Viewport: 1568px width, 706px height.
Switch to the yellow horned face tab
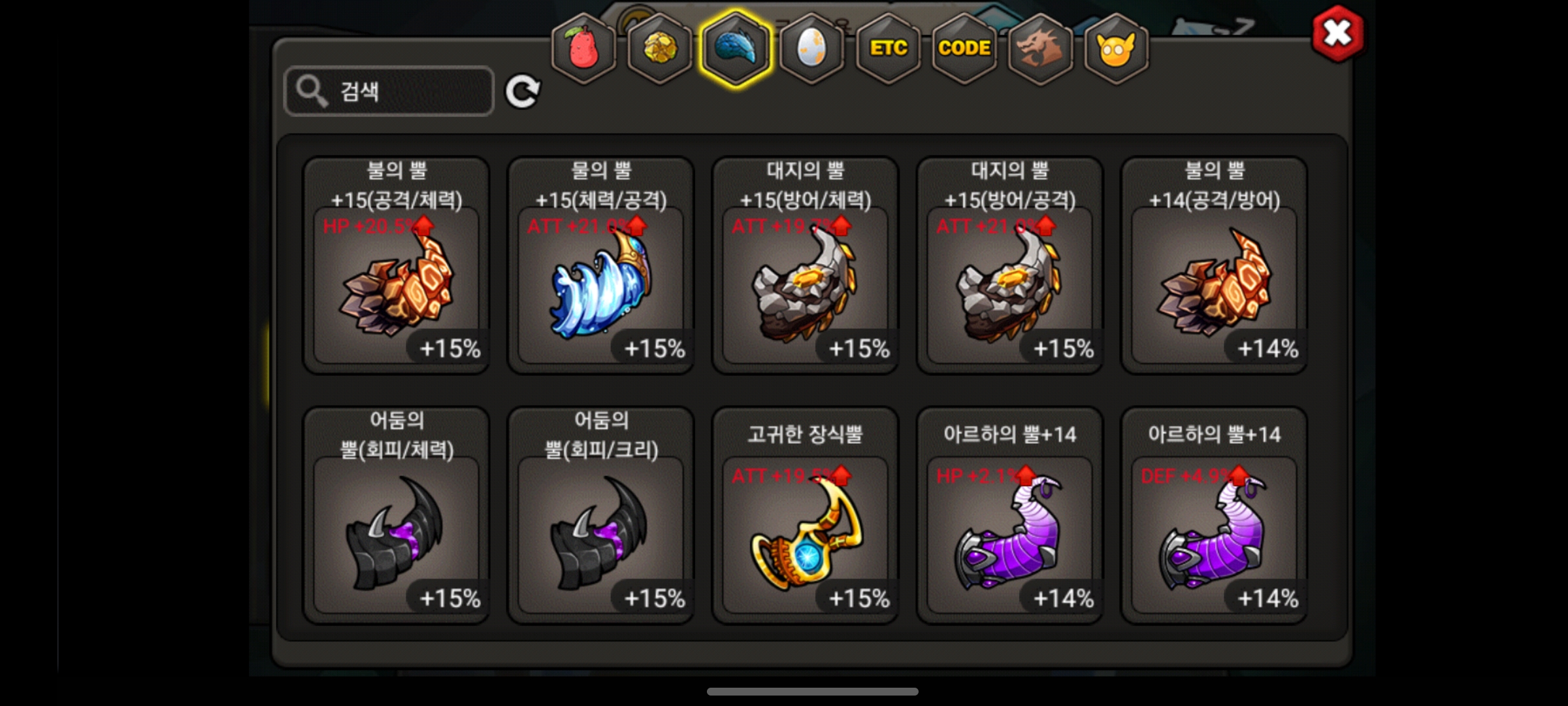1116,48
